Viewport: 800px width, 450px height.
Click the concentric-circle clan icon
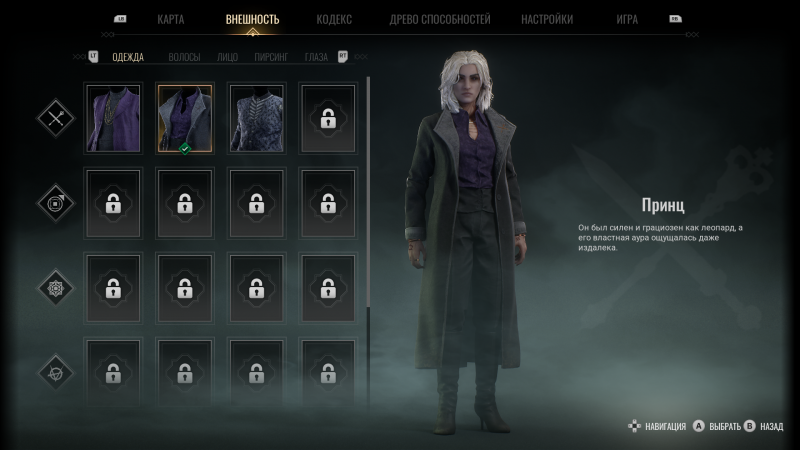point(55,203)
